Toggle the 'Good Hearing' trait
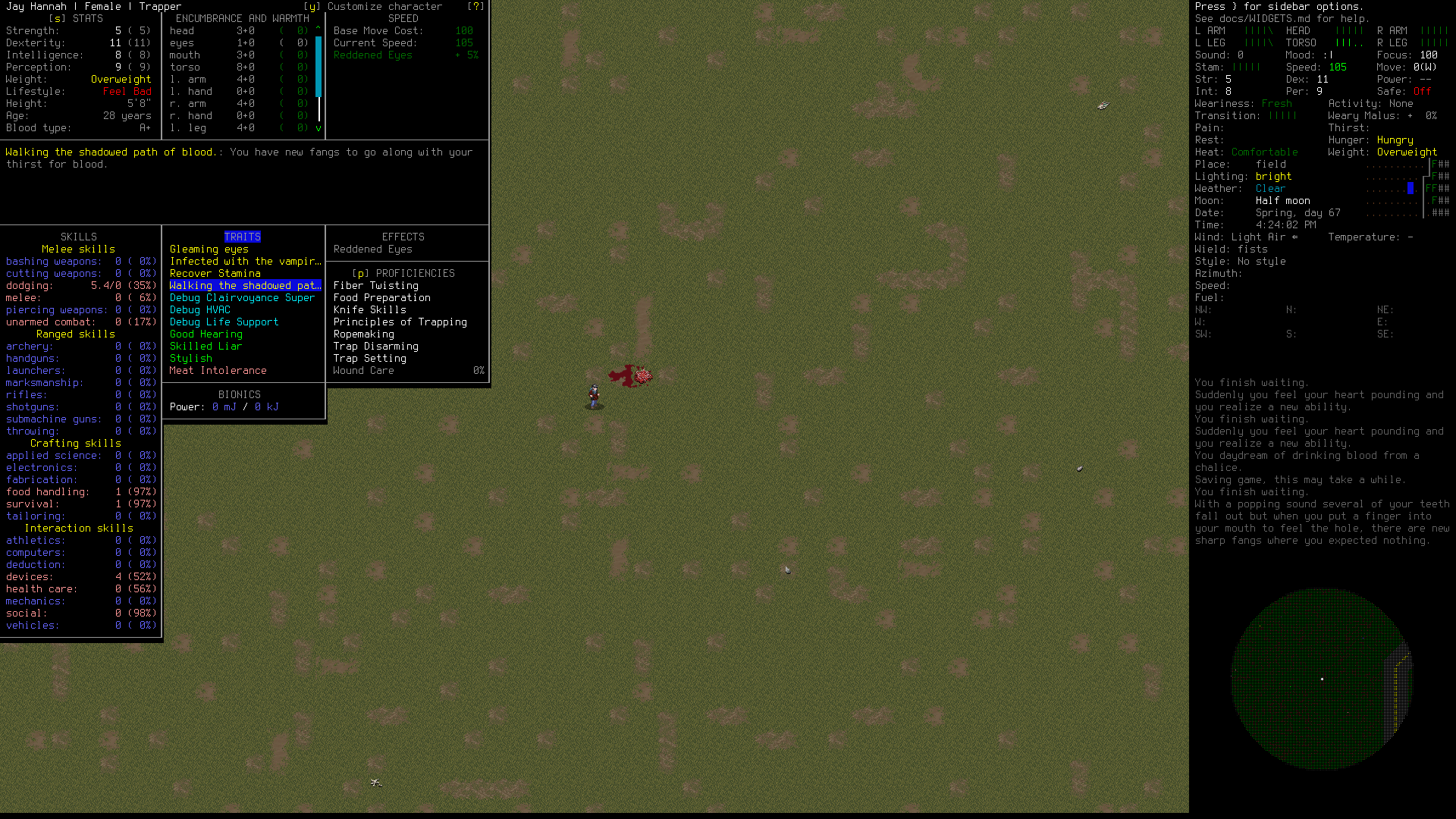The width and height of the screenshot is (1456, 819). tap(206, 334)
